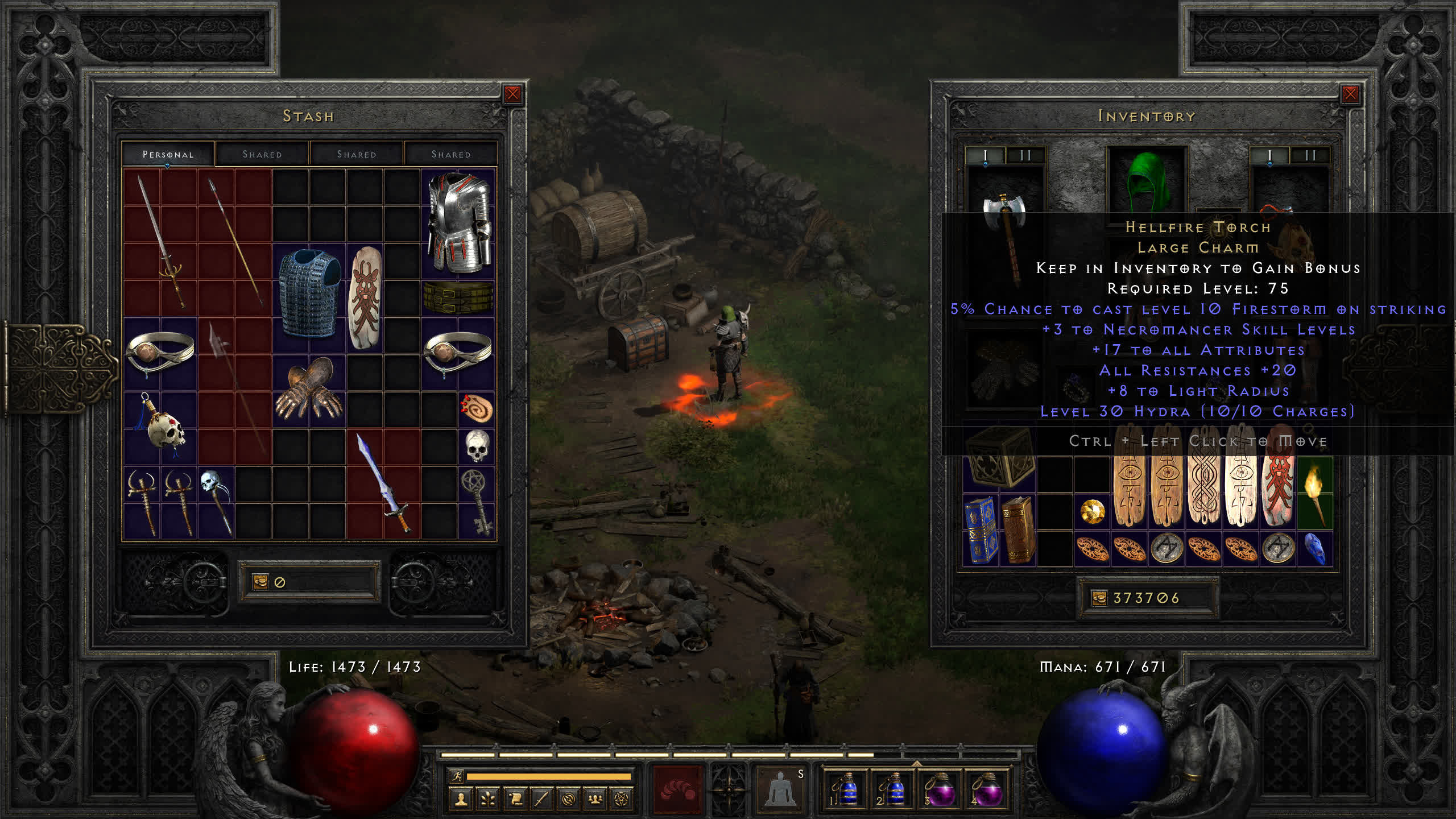This screenshot has width=1456, height=819.
Task: Close the Inventory panel
Action: point(1350,94)
